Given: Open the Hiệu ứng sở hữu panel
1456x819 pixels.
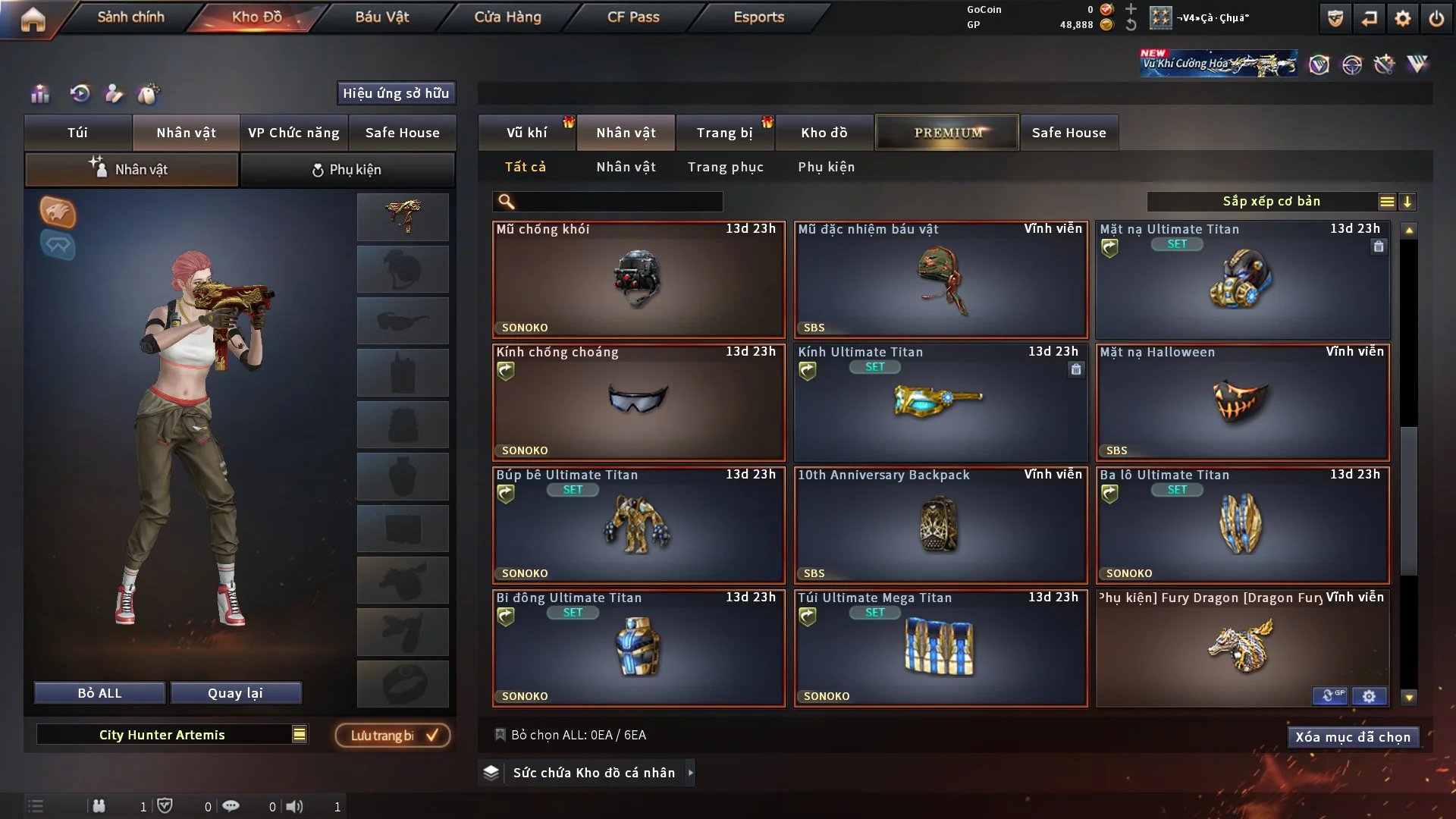Looking at the screenshot, I should [x=396, y=93].
